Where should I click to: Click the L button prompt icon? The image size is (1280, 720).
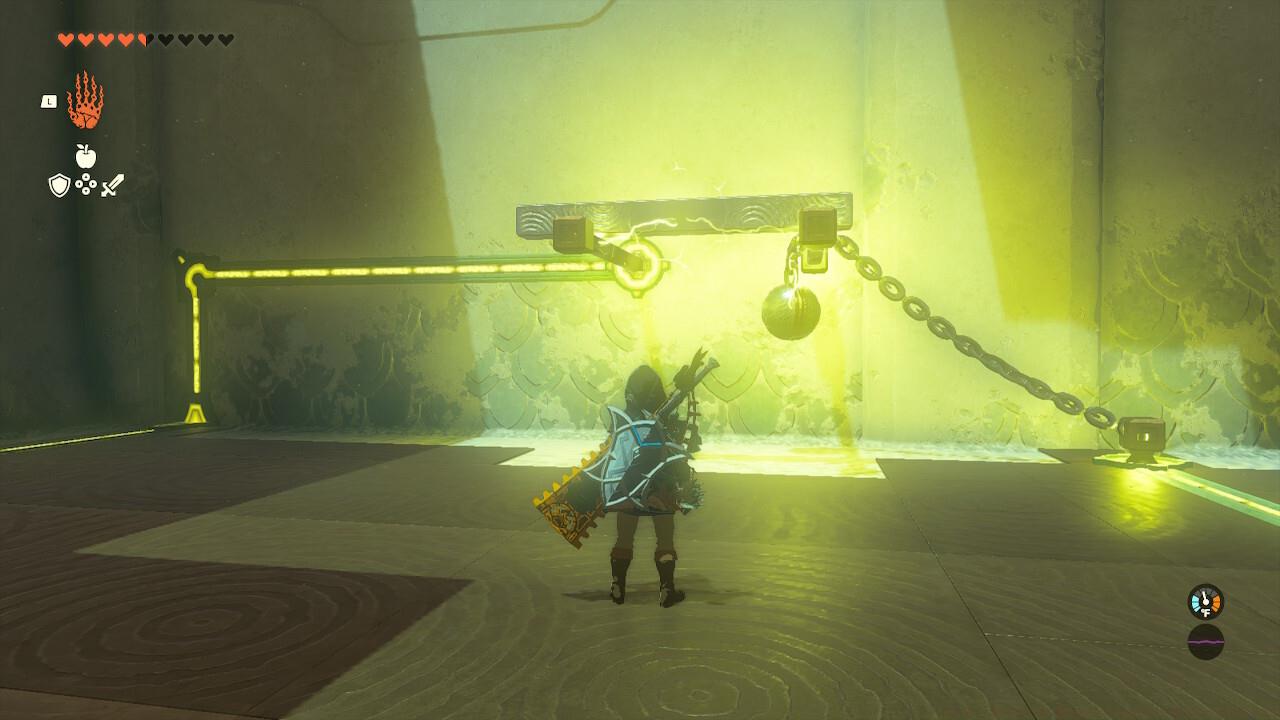[x=50, y=101]
